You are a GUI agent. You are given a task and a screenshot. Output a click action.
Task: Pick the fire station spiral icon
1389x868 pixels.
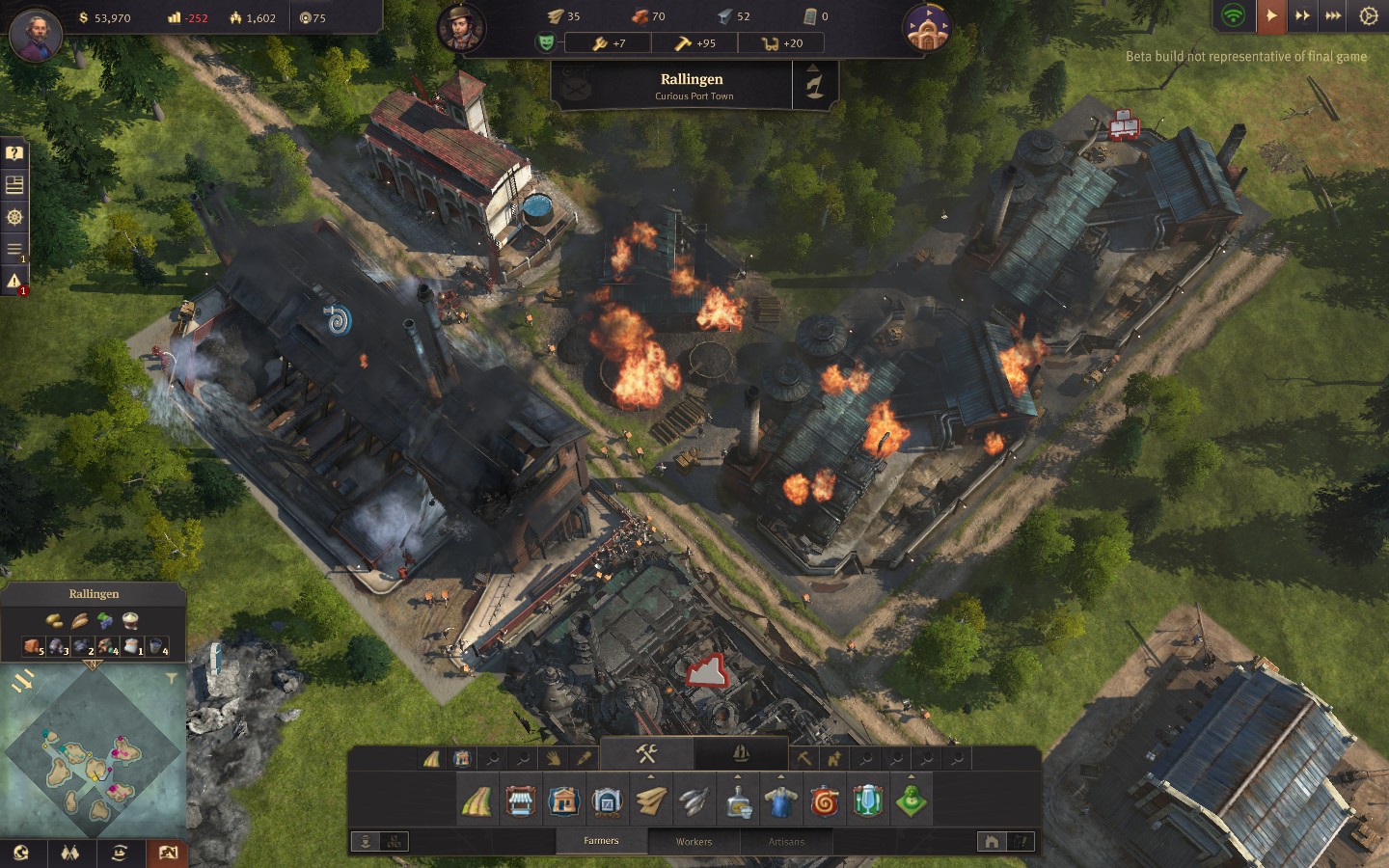point(825,801)
